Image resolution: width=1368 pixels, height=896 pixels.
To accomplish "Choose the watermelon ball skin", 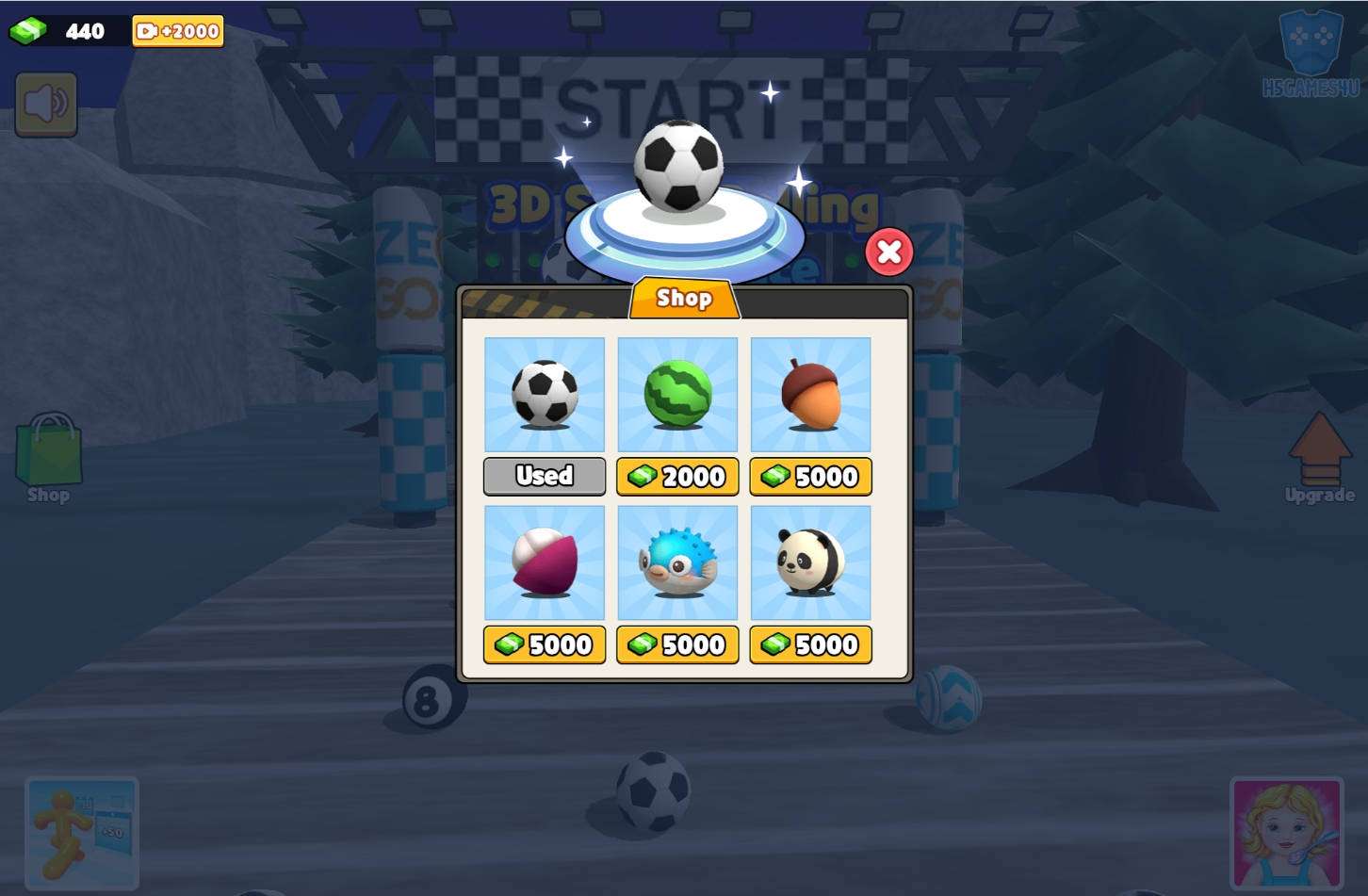I will (677, 394).
